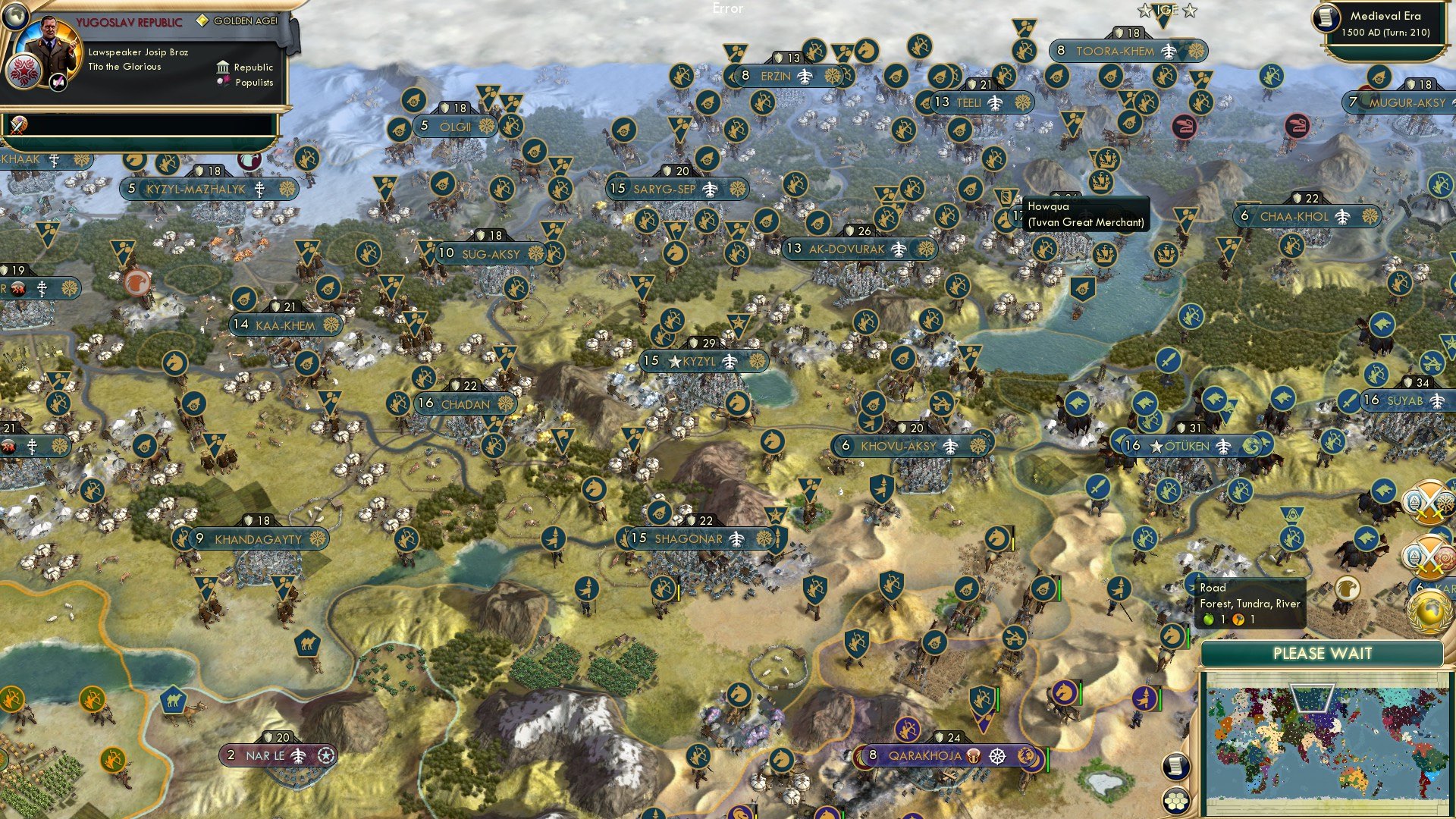Viewport: 1456px width, 819px height.
Task: Toggle the hex grid overlay near the minimap
Action: click(1177, 799)
